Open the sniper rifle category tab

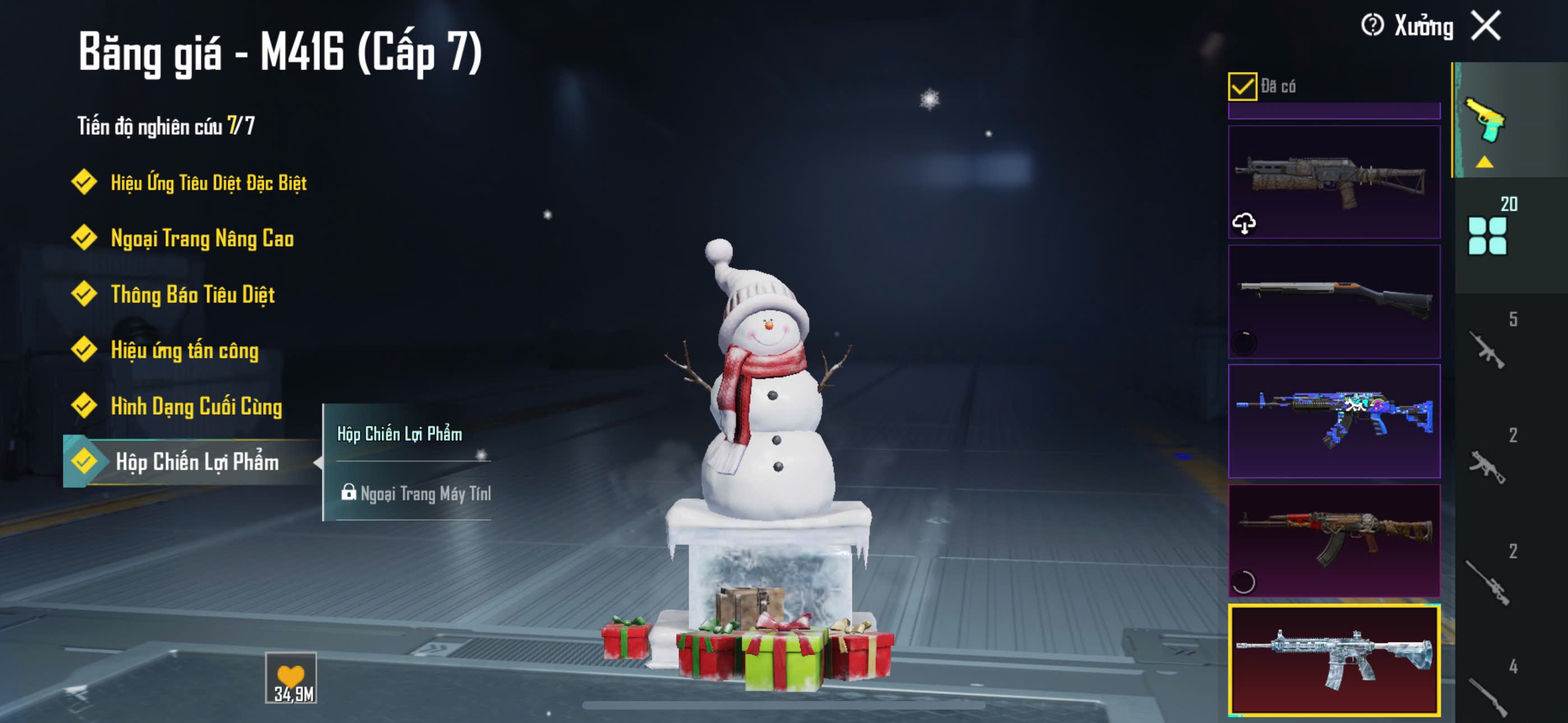pyautogui.click(x=1487, y=582)
